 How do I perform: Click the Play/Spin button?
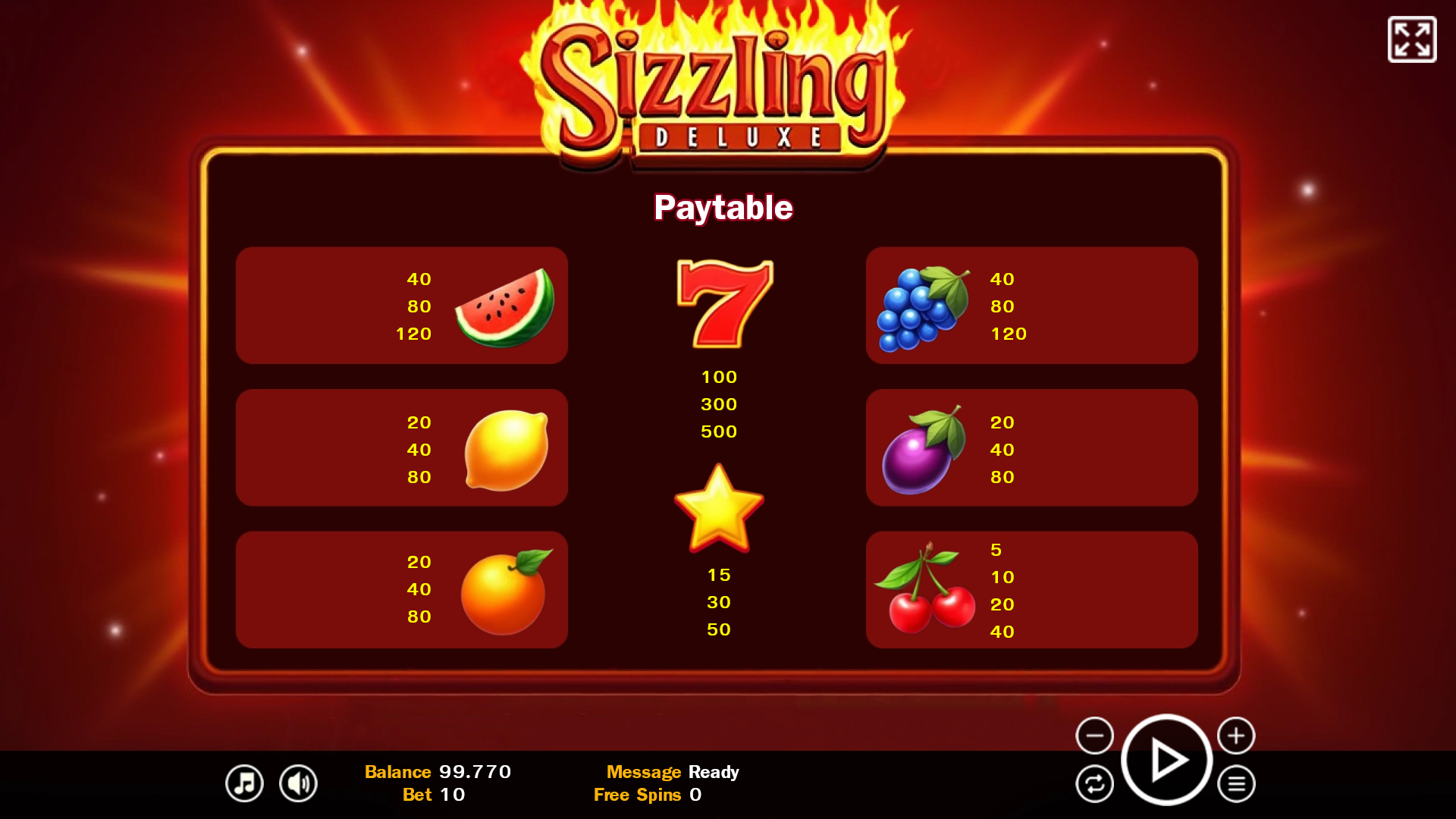pos(1166,759)
